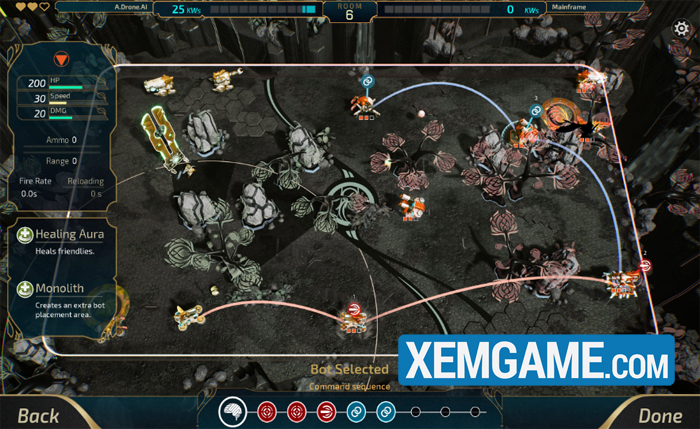
Task: Go back using the Back button
Action: [38, 415]
